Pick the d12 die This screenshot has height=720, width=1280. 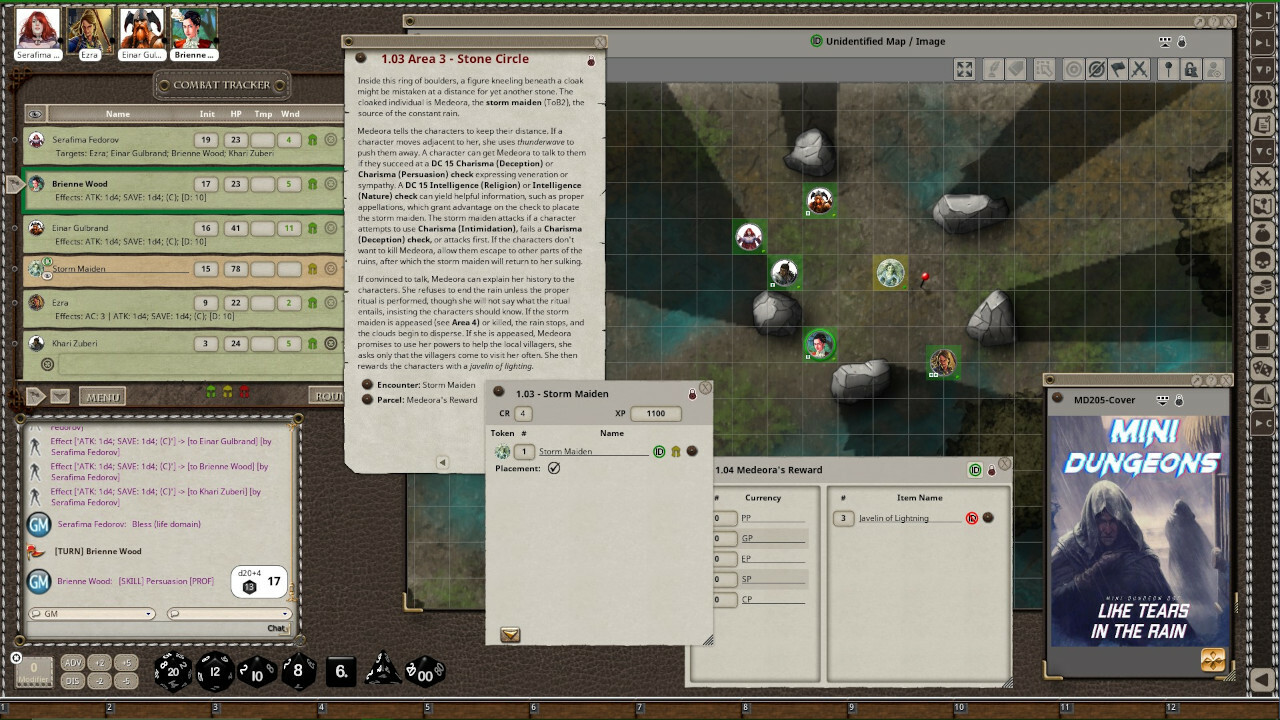[214, 671]
